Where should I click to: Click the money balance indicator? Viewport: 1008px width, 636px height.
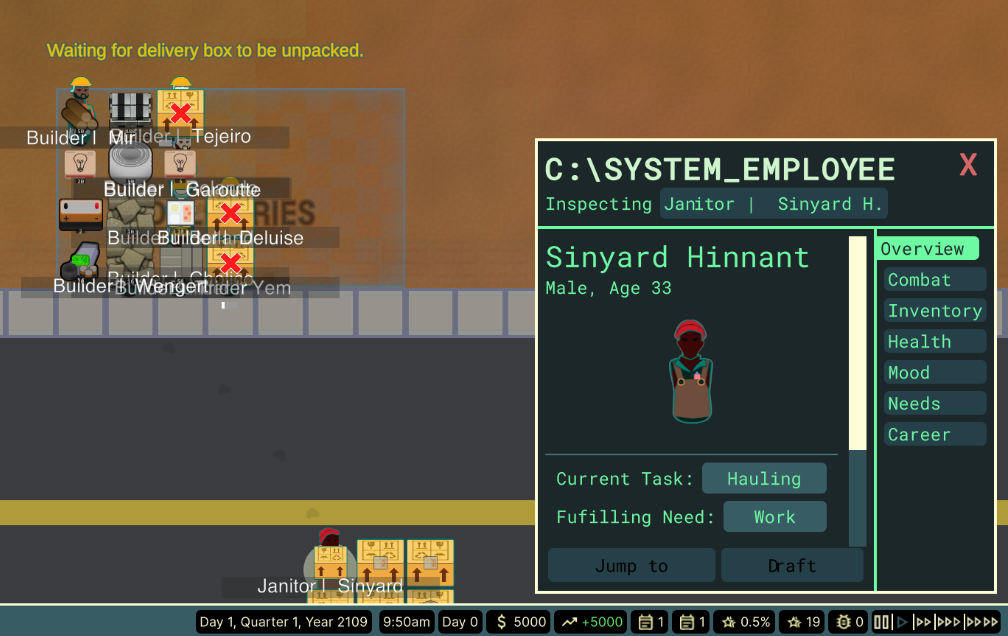[x=521, y=622]
